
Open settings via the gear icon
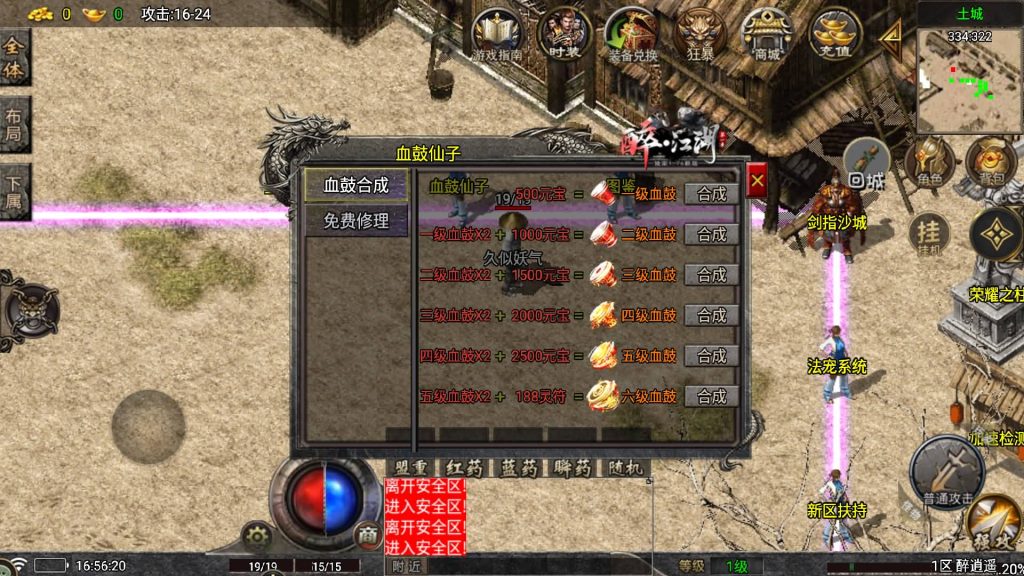click(257, 535)
